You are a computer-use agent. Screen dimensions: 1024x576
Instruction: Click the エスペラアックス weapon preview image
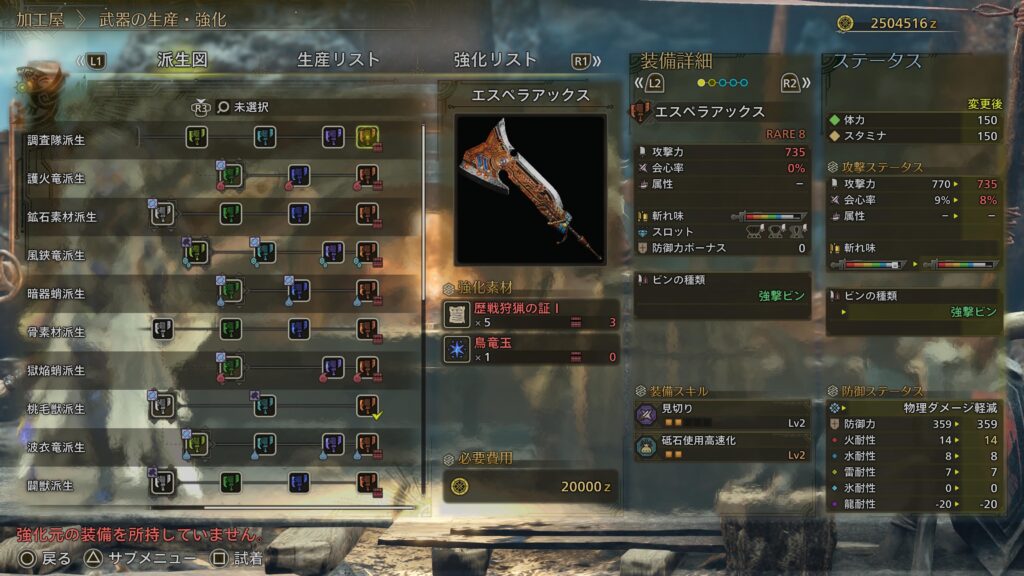coord(530,189)
